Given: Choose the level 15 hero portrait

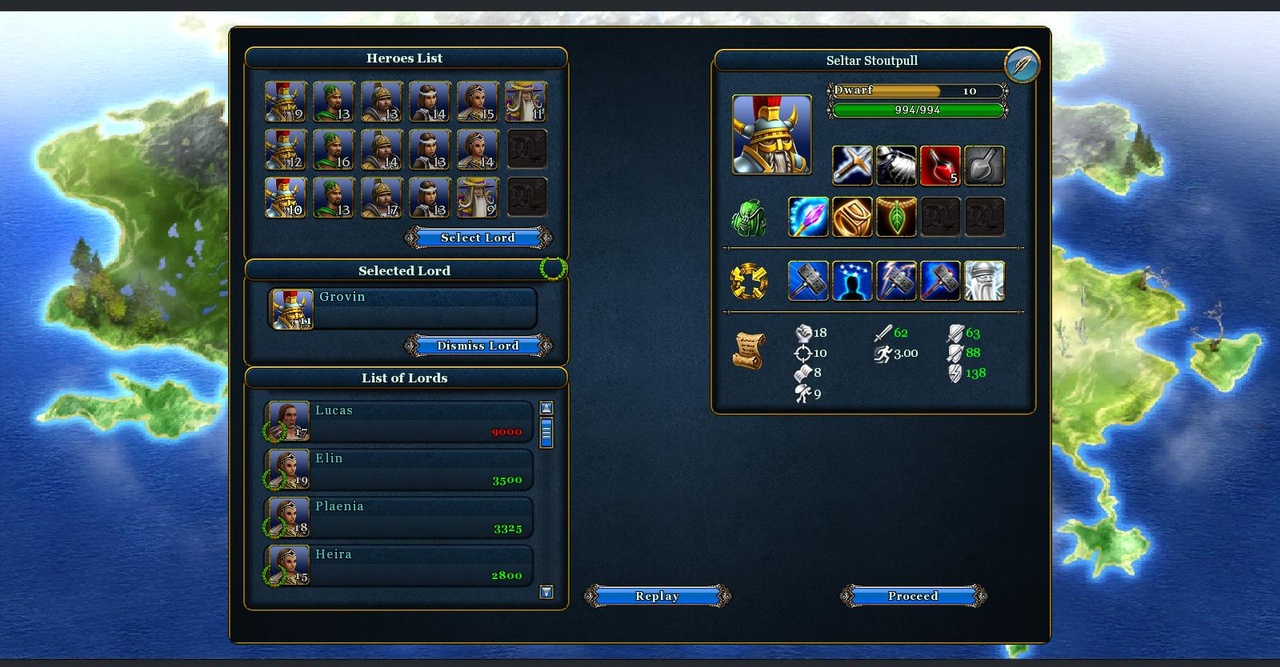Looking at the screenshot, I should tap(478, 102).
